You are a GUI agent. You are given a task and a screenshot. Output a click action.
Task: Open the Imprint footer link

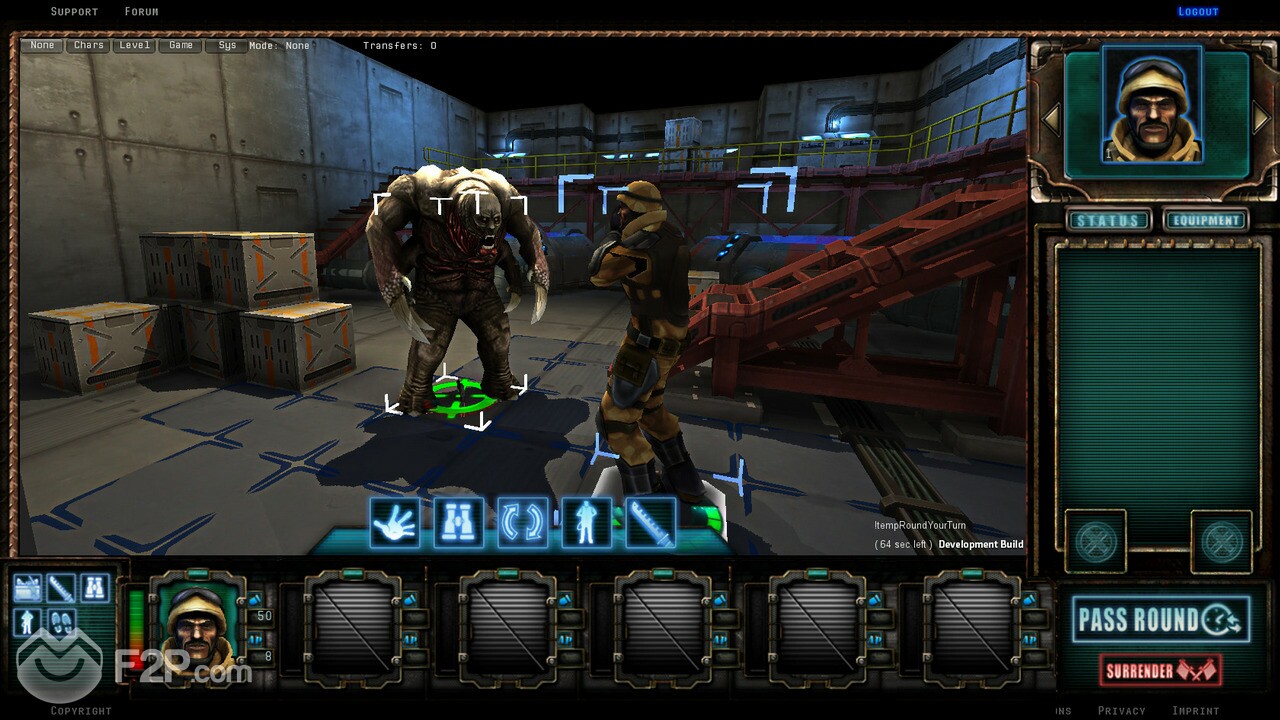click(x=1196, y=711)
